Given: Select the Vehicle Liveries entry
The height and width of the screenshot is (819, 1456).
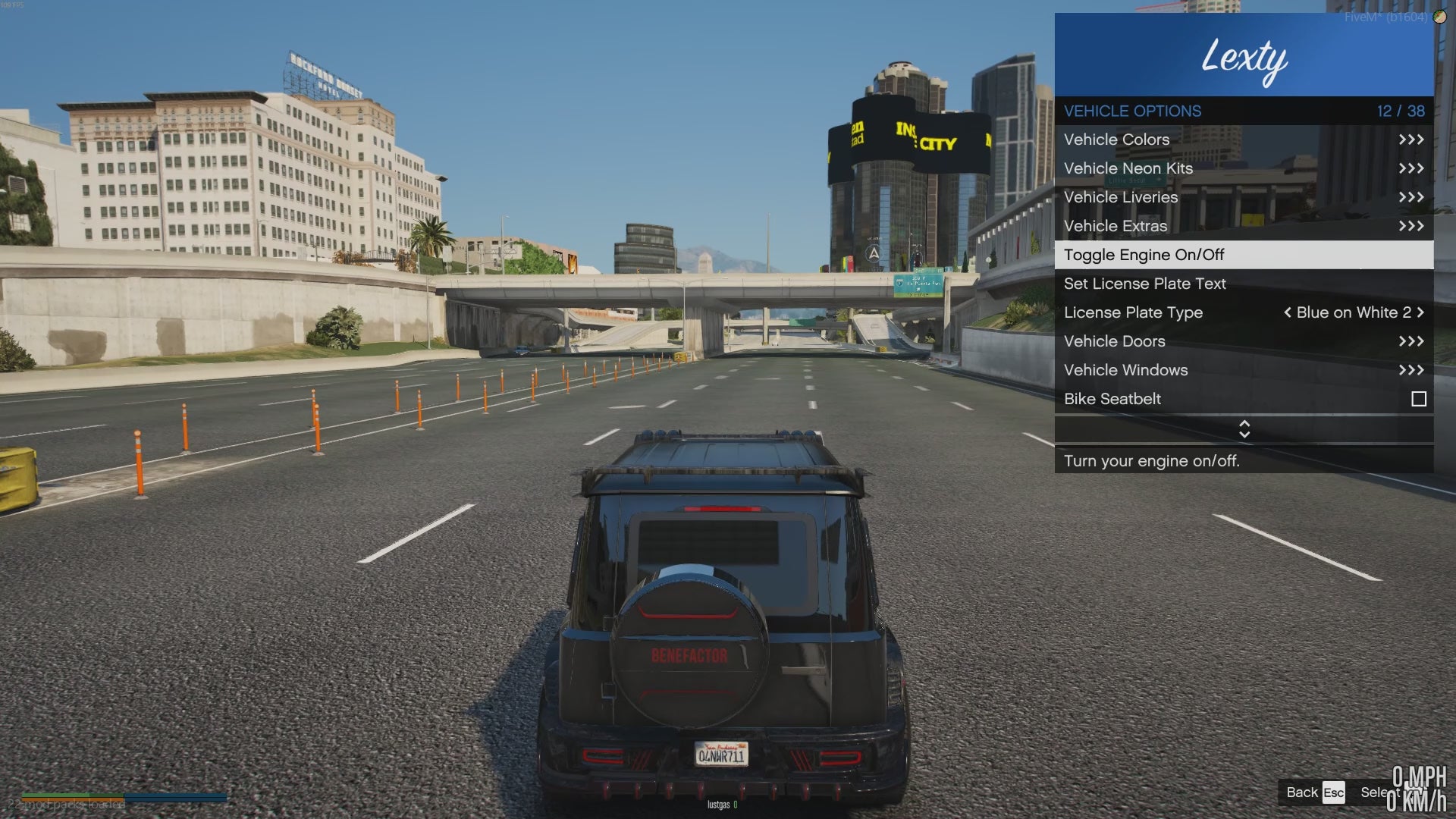Looking at the screenshot, I should (x=1244, y=197).
